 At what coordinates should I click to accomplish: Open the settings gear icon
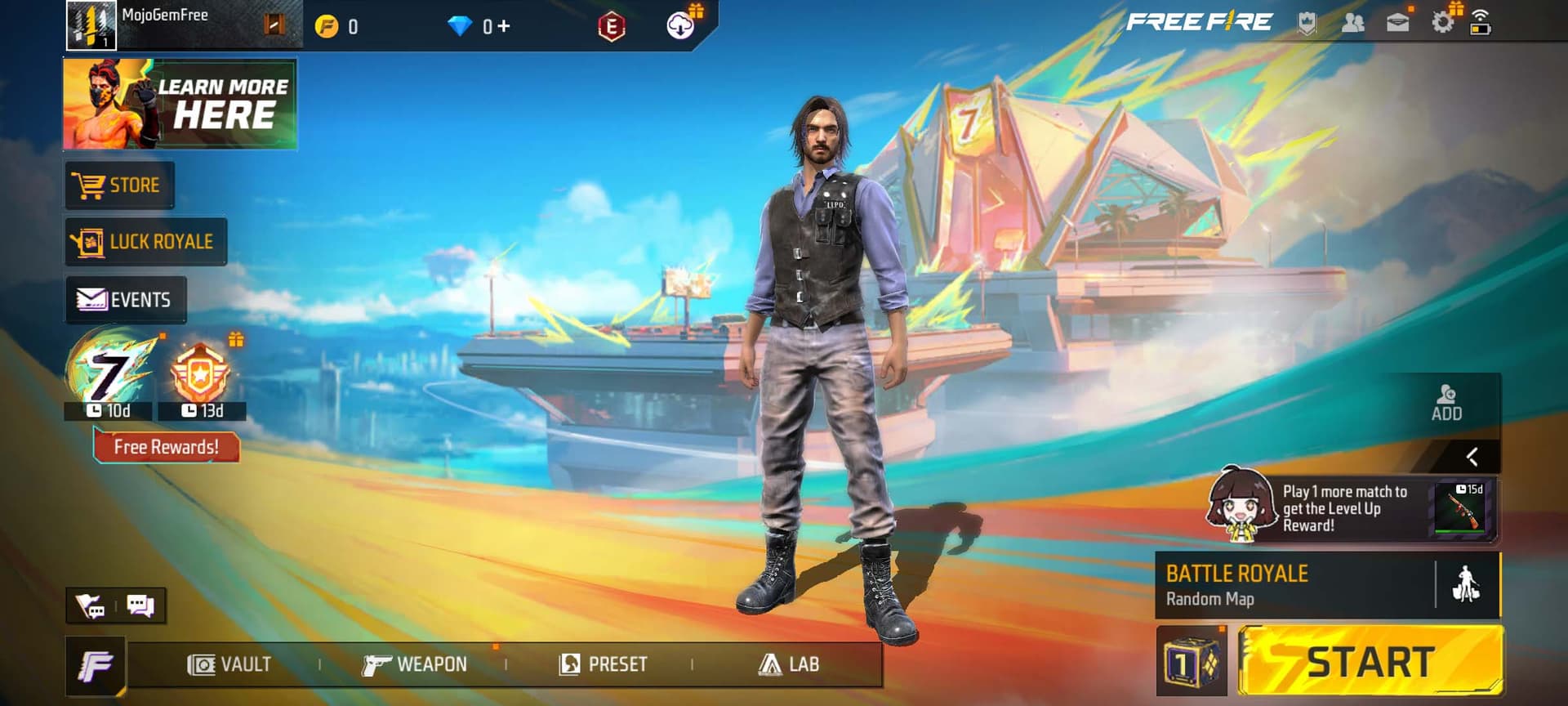click(1443, 23)
